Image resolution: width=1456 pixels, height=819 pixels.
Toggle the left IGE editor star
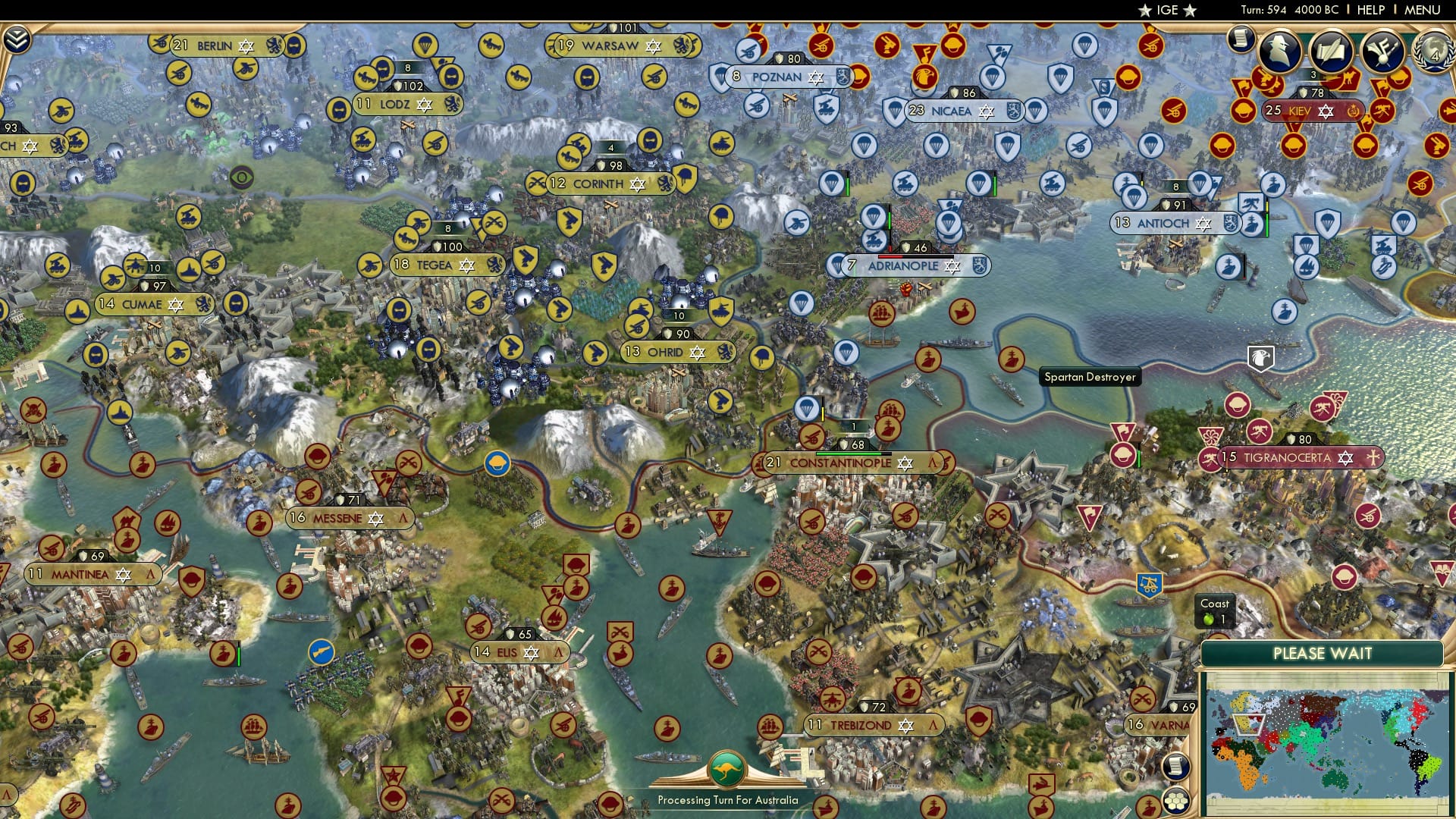click(x=1147, y=10)
